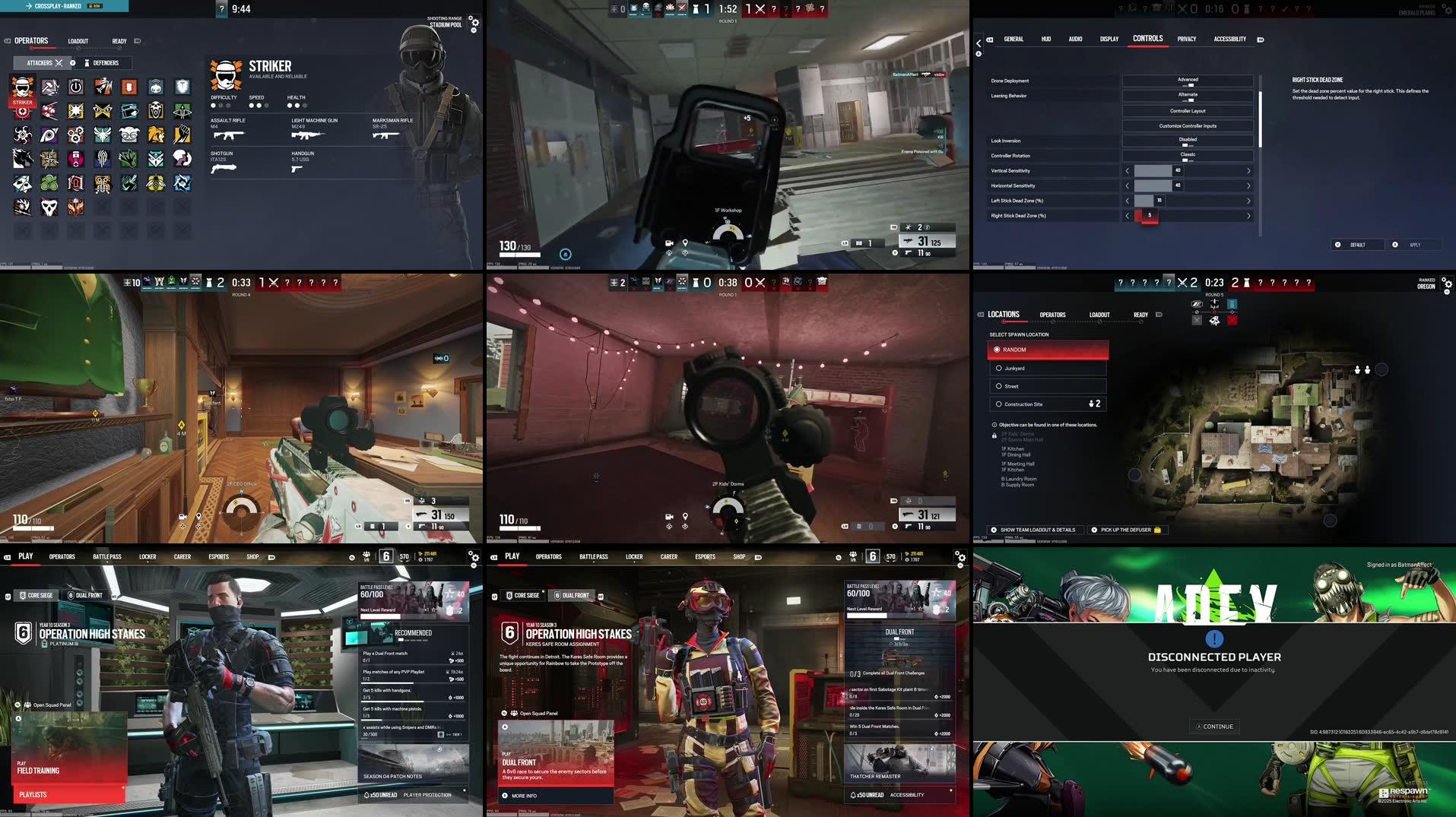Click the defuser icon beside Pick Up the Defuser

(1156, 530)
